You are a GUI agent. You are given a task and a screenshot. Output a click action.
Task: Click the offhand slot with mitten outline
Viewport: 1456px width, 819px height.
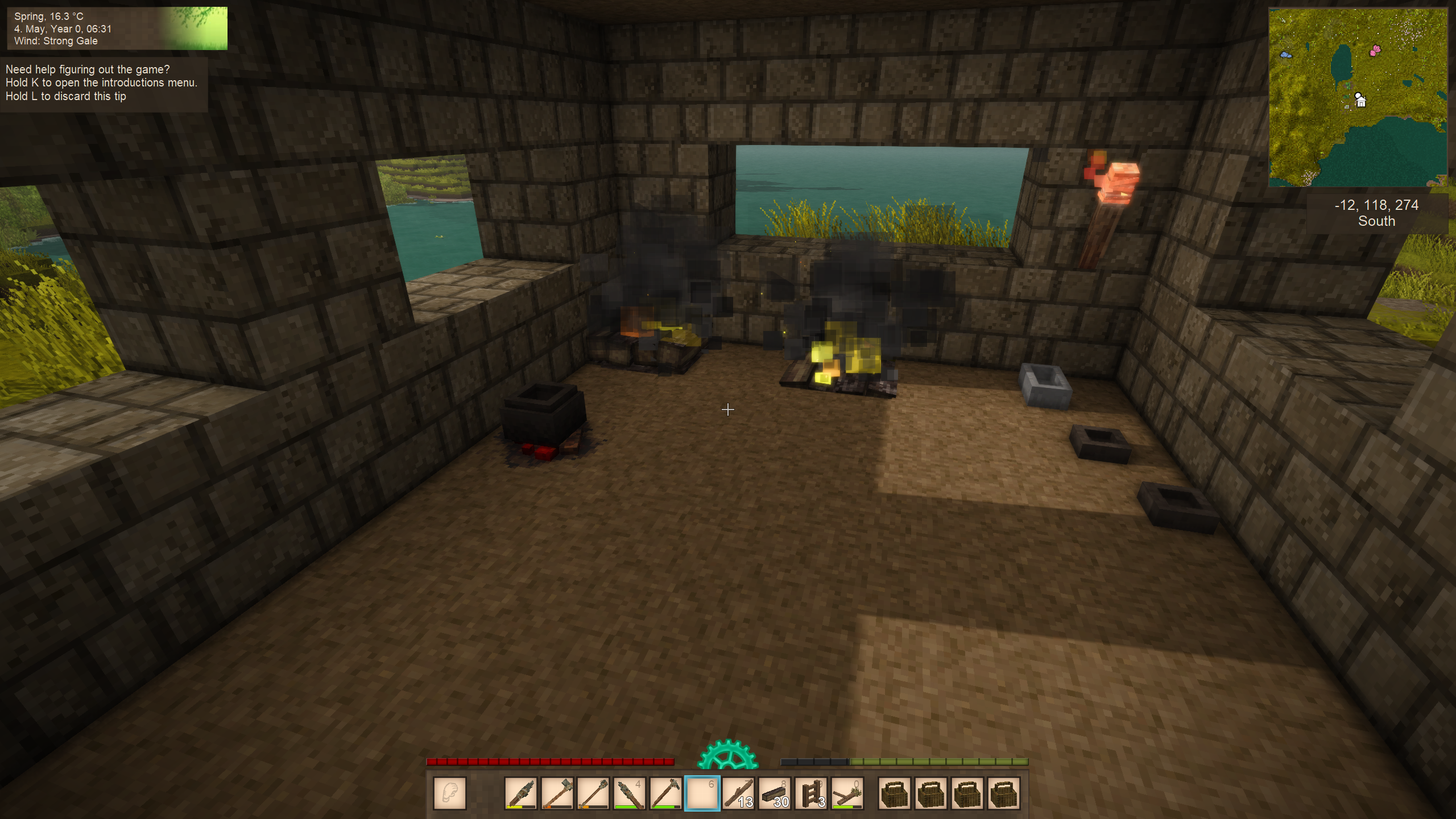449,793
